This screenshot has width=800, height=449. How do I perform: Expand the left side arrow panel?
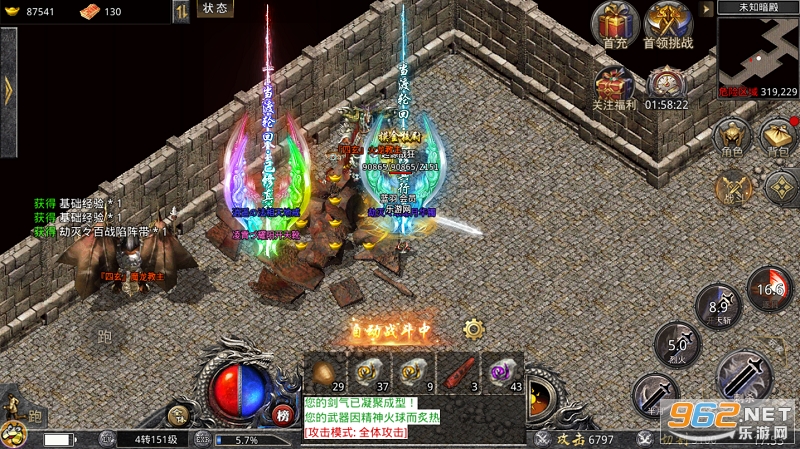(8, 88)
